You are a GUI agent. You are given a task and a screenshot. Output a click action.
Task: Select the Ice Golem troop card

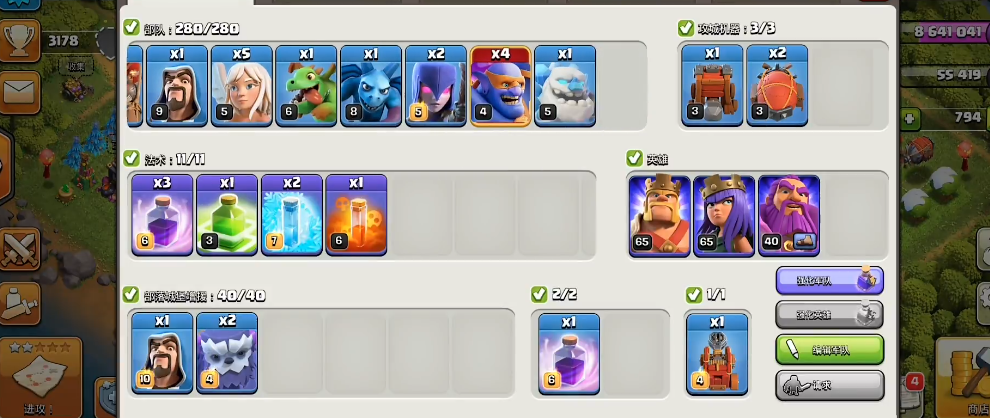(x=565, y=85)
